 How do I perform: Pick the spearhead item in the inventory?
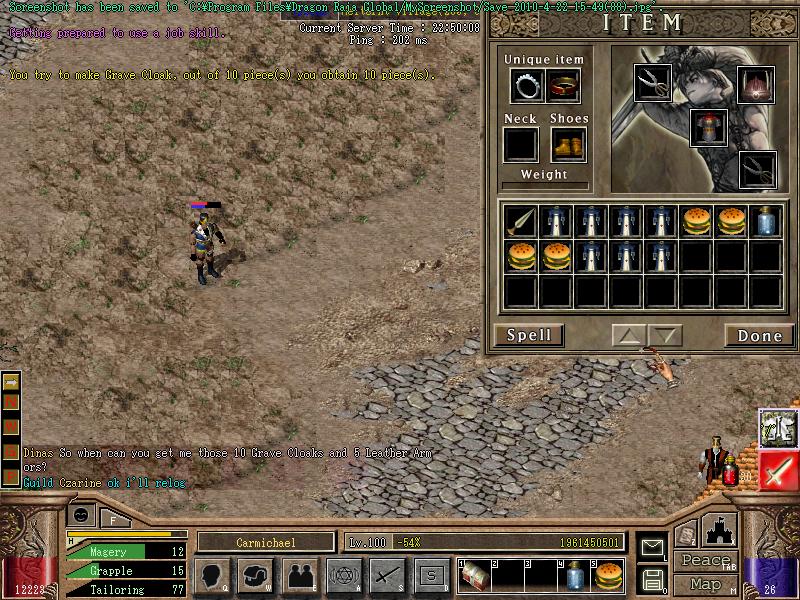coord(520,221)
